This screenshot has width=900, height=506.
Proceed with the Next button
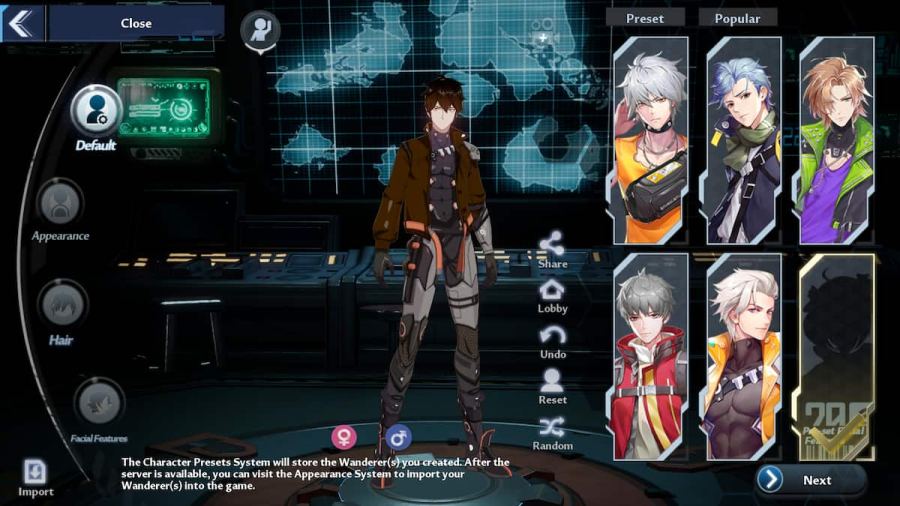coord(811,480)
